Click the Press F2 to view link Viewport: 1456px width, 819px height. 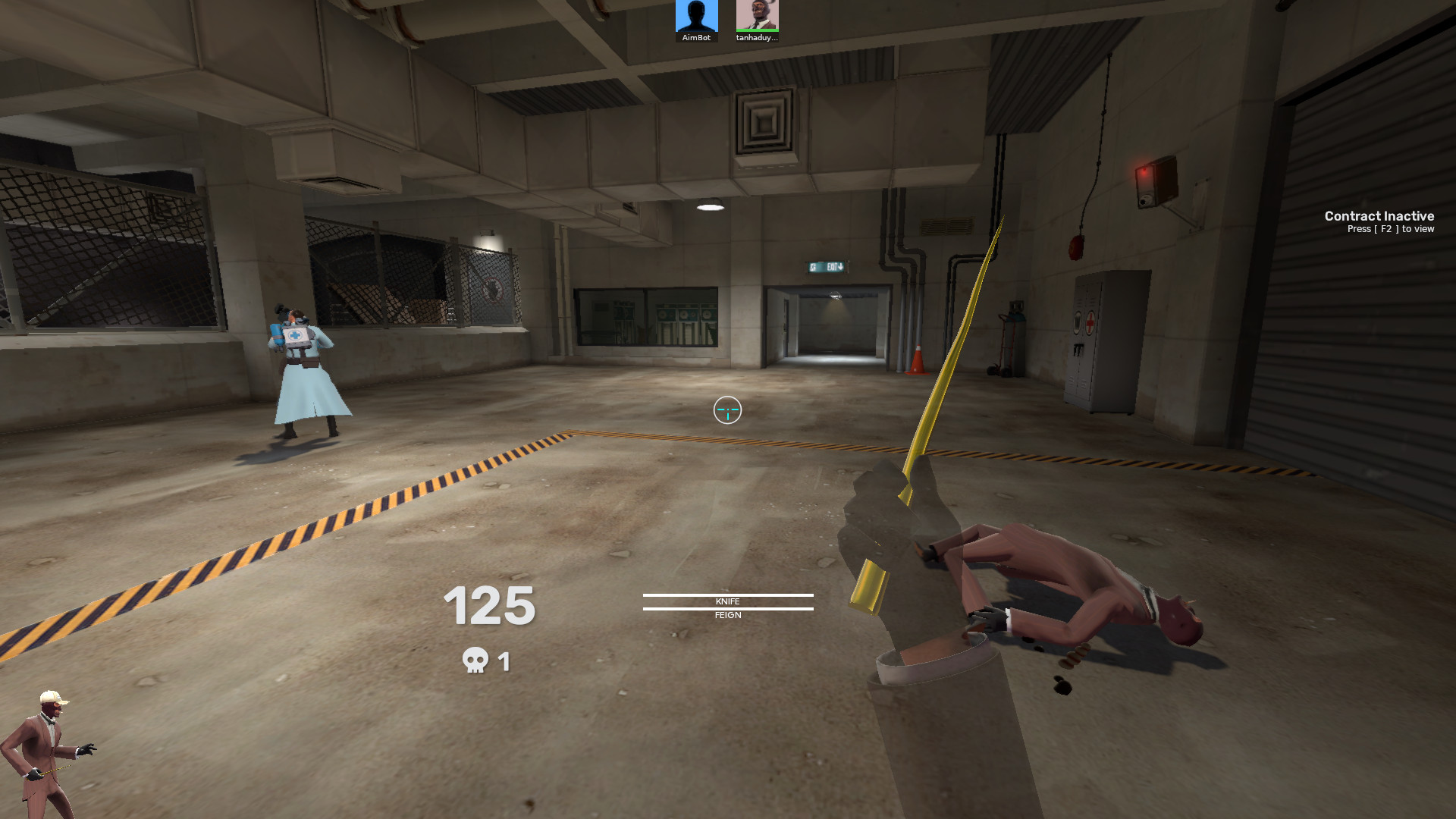click(1390, 229)
